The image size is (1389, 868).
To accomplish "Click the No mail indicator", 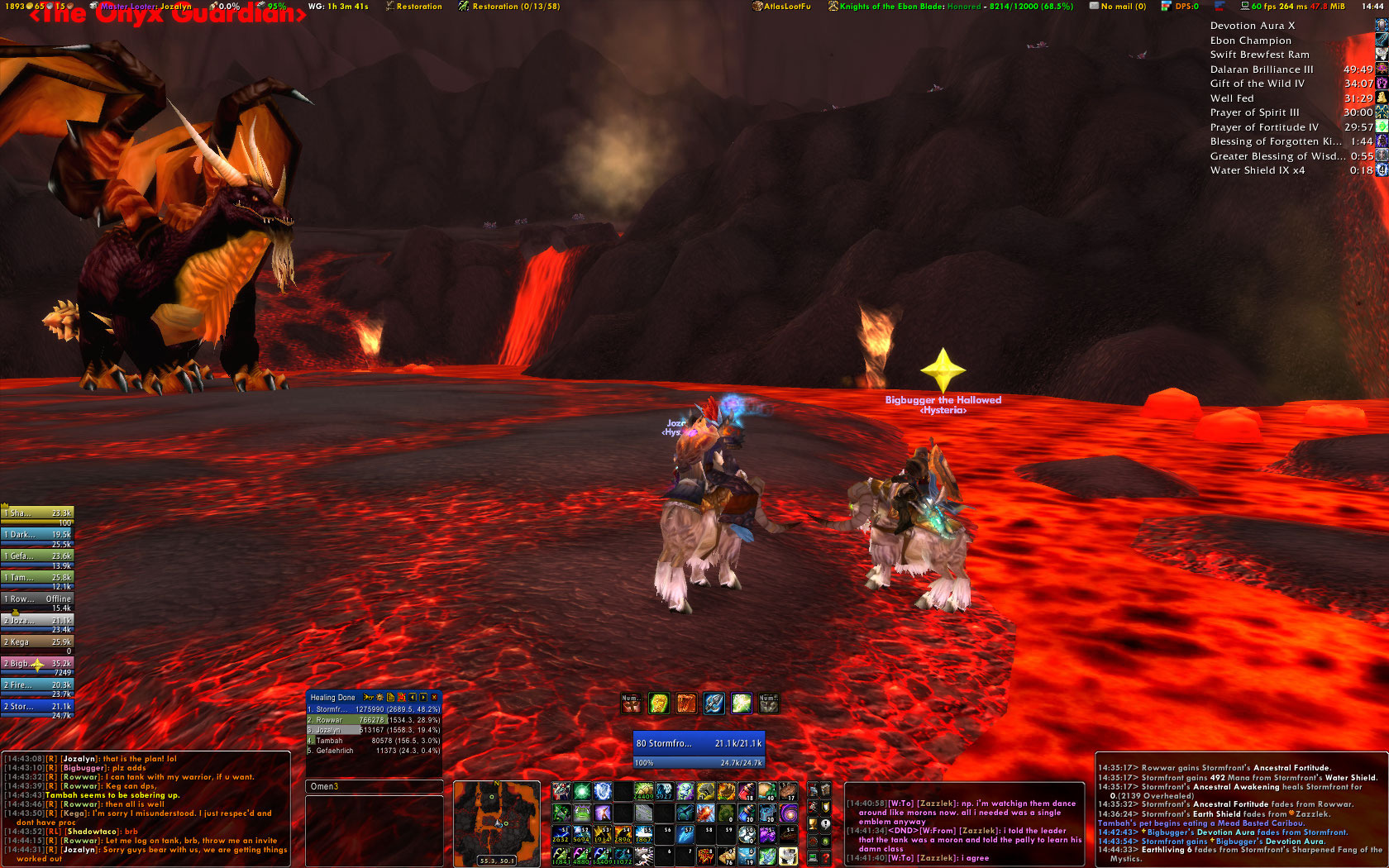I will point(1118,7).
